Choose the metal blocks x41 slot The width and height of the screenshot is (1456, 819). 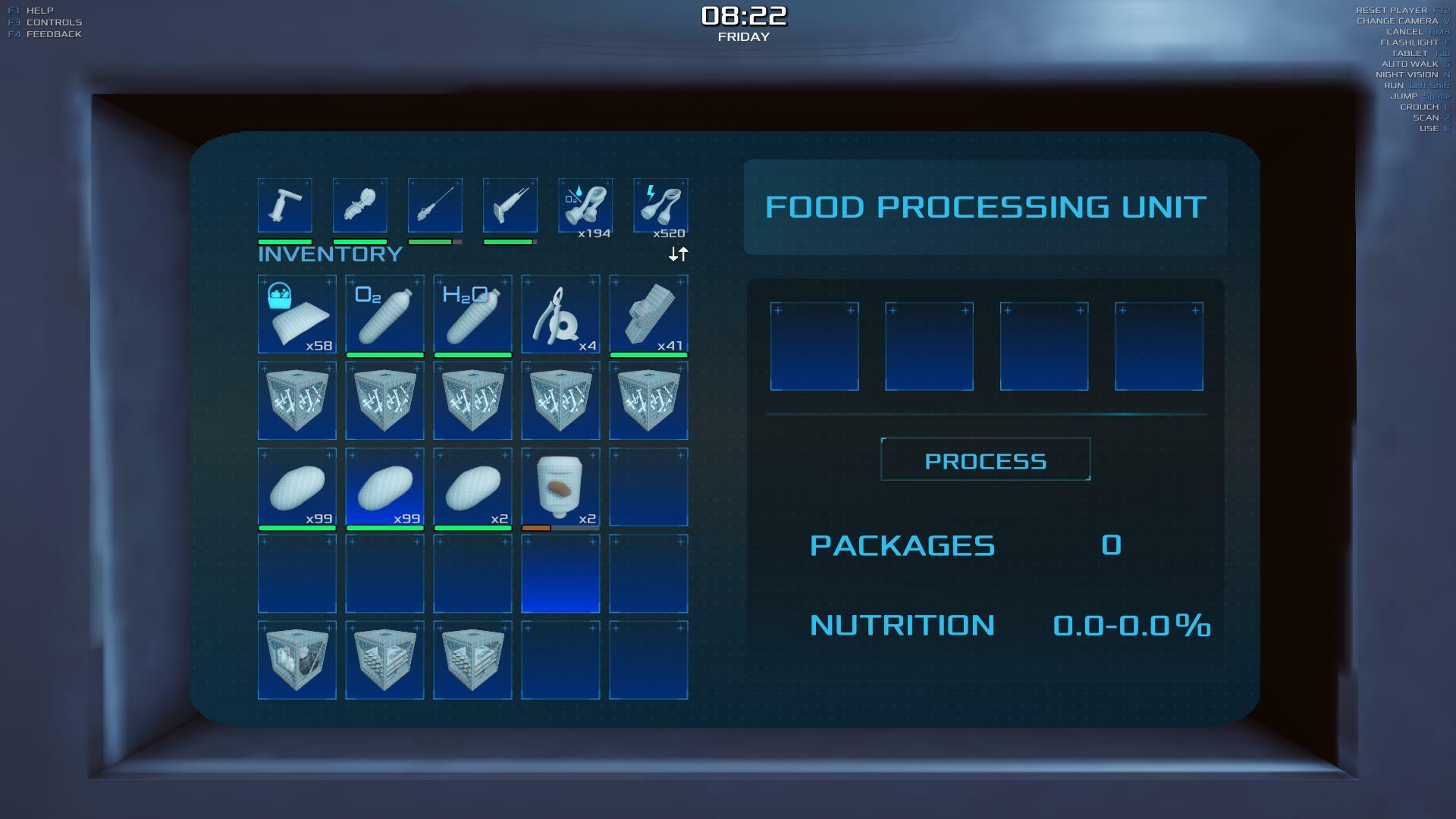648,314
